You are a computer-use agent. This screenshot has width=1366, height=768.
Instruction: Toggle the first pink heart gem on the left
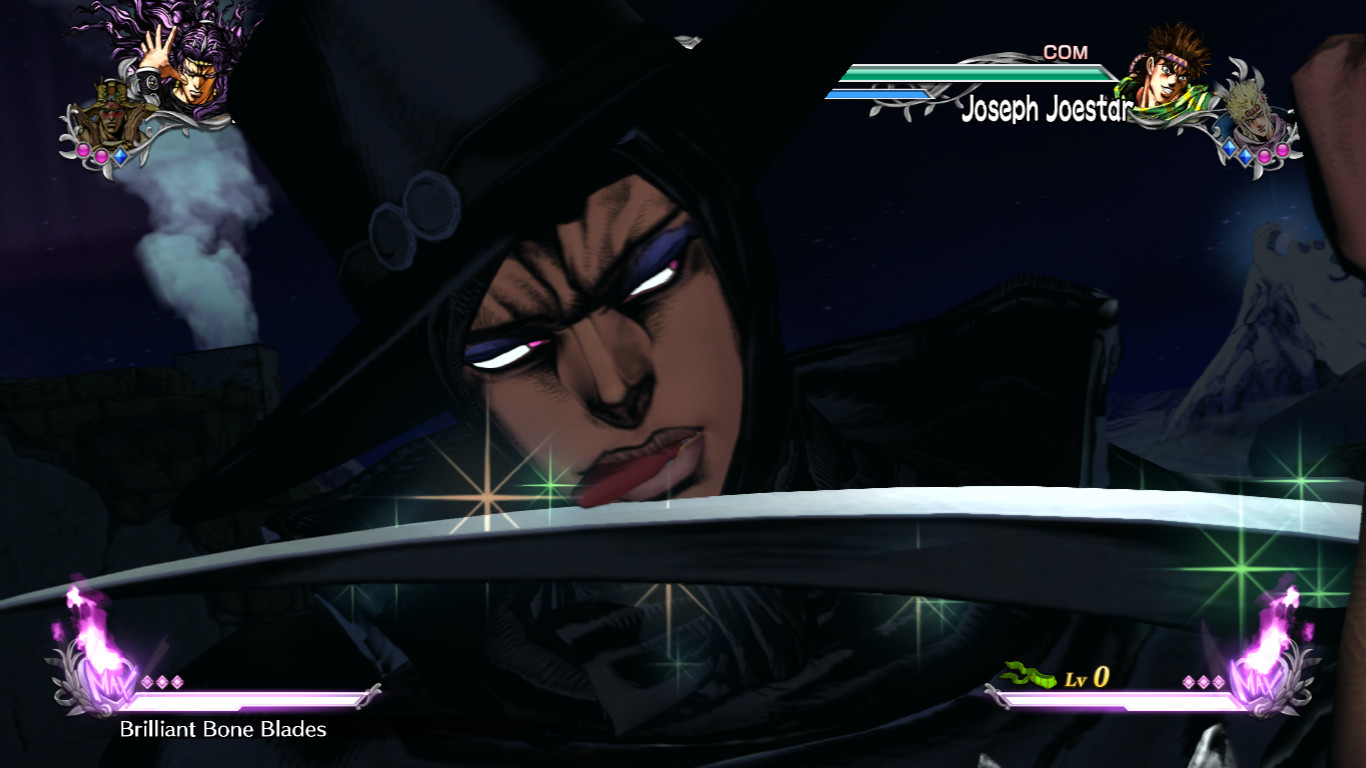pos(83,150)
